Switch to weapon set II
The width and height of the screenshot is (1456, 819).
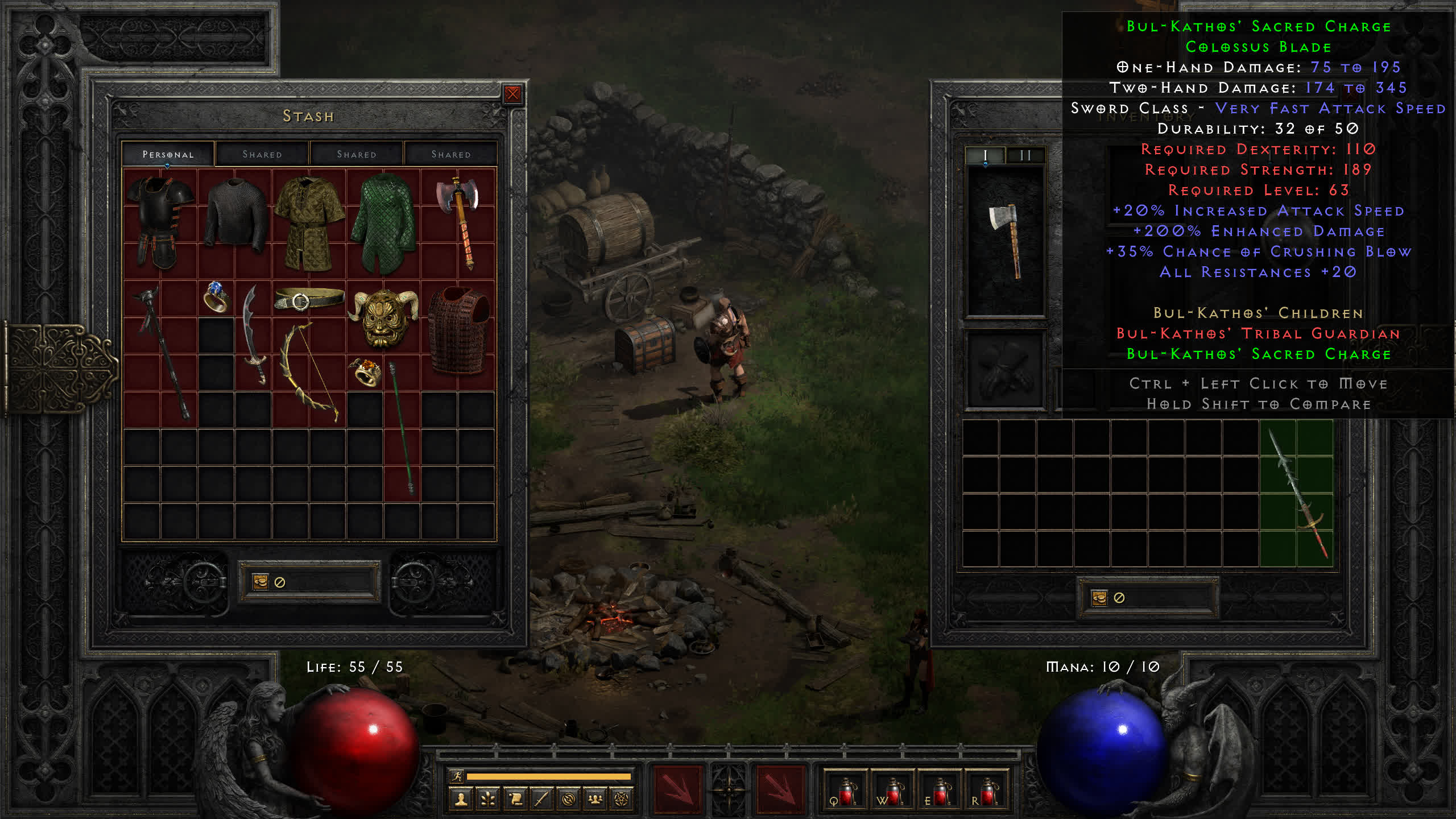click(1025, 155)
